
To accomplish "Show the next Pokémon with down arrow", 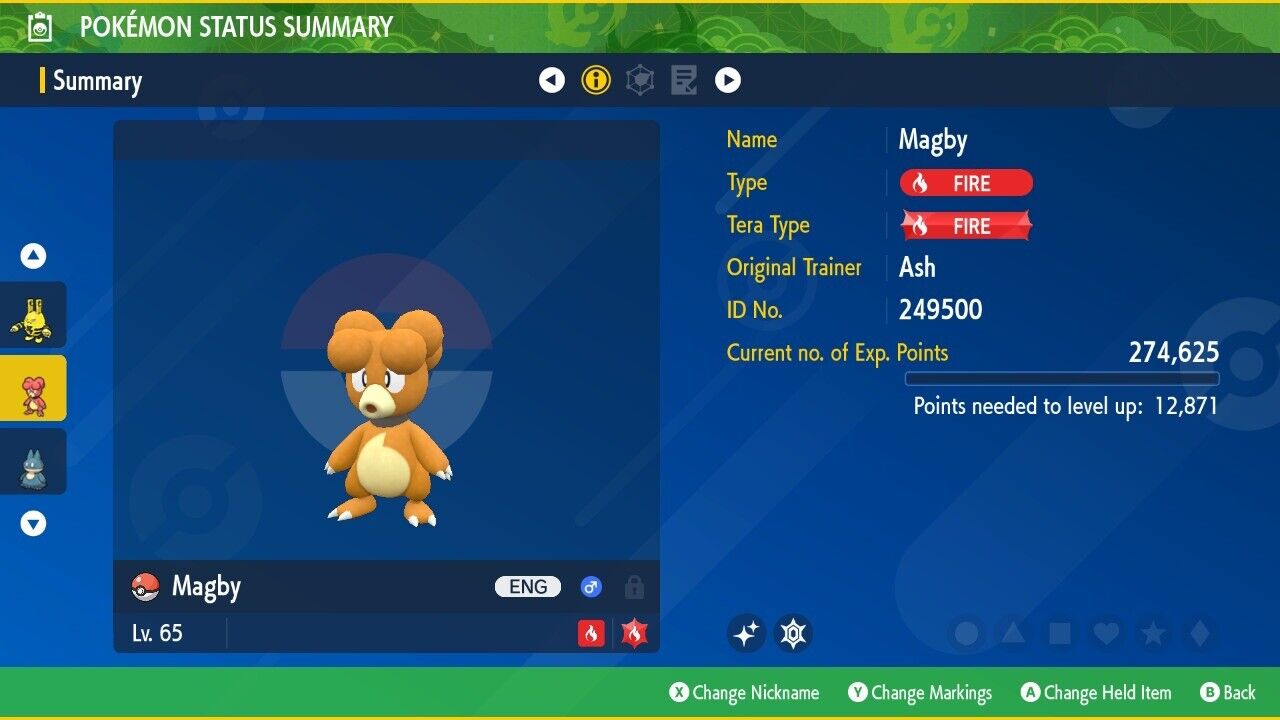I will tap(33, 523).
